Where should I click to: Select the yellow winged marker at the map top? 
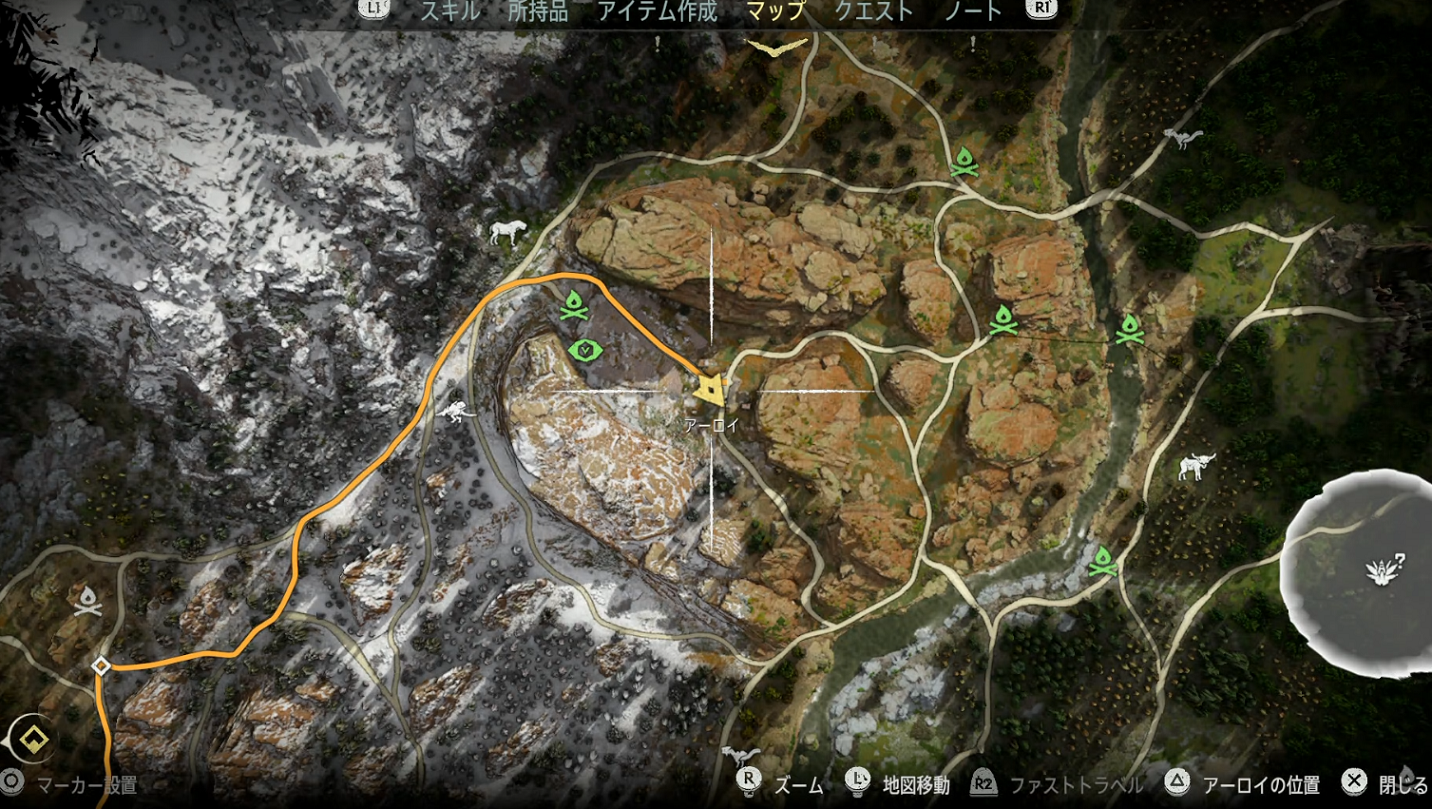coord(776,46)
